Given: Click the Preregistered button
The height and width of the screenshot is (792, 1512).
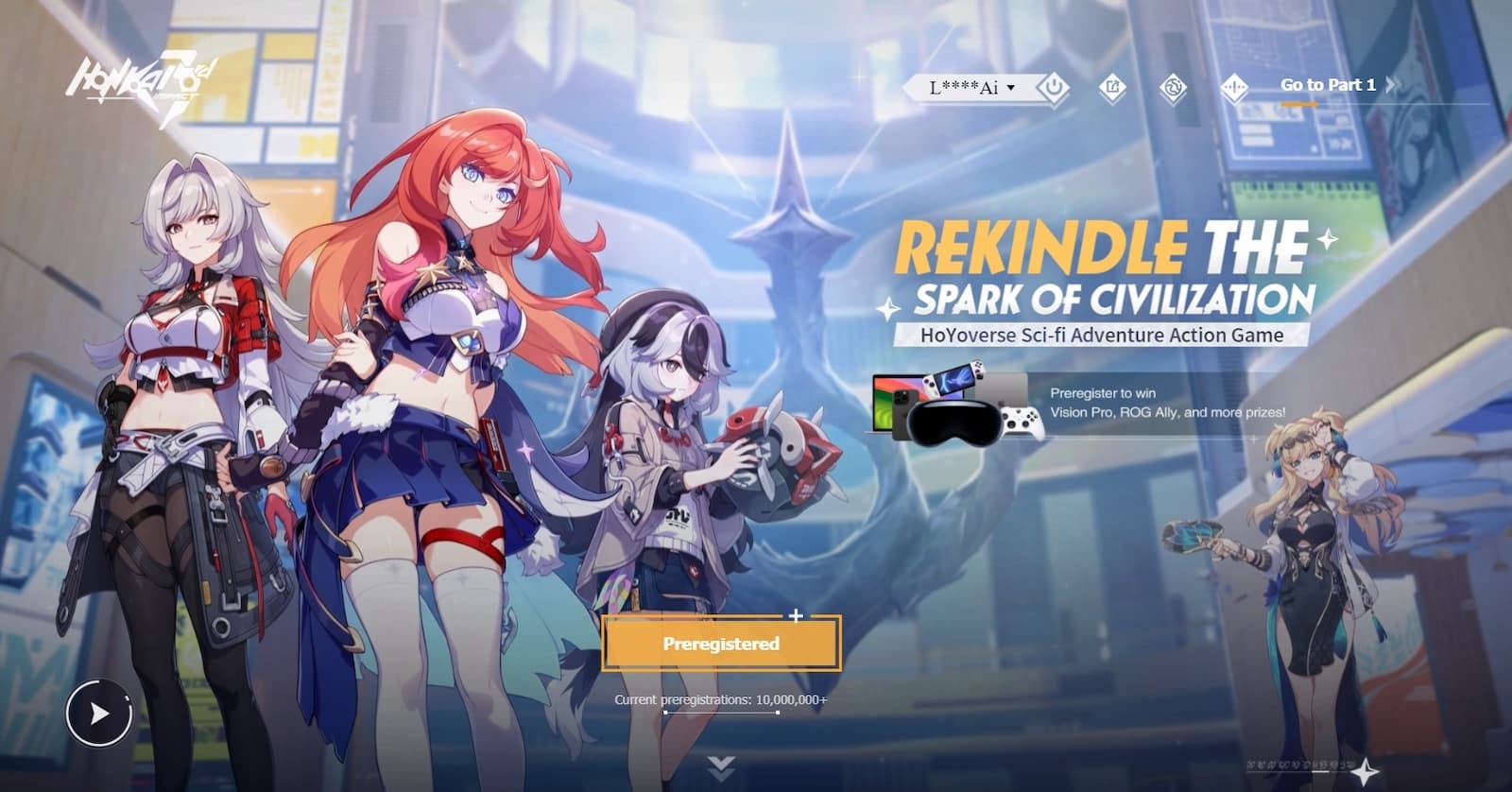Looking at the screenshot, I should point(720,644).
